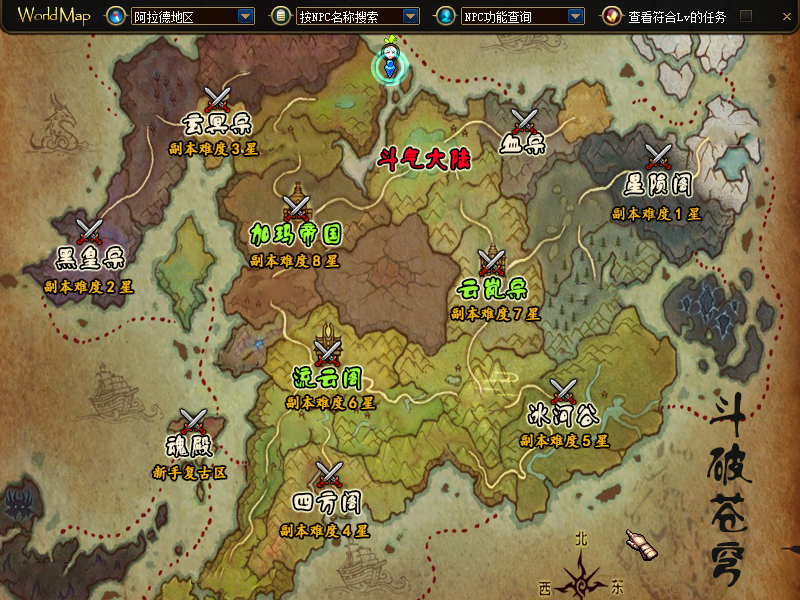
Task: Click the 冰河谷 crossed-swords marker
Action: click(563, 391)
